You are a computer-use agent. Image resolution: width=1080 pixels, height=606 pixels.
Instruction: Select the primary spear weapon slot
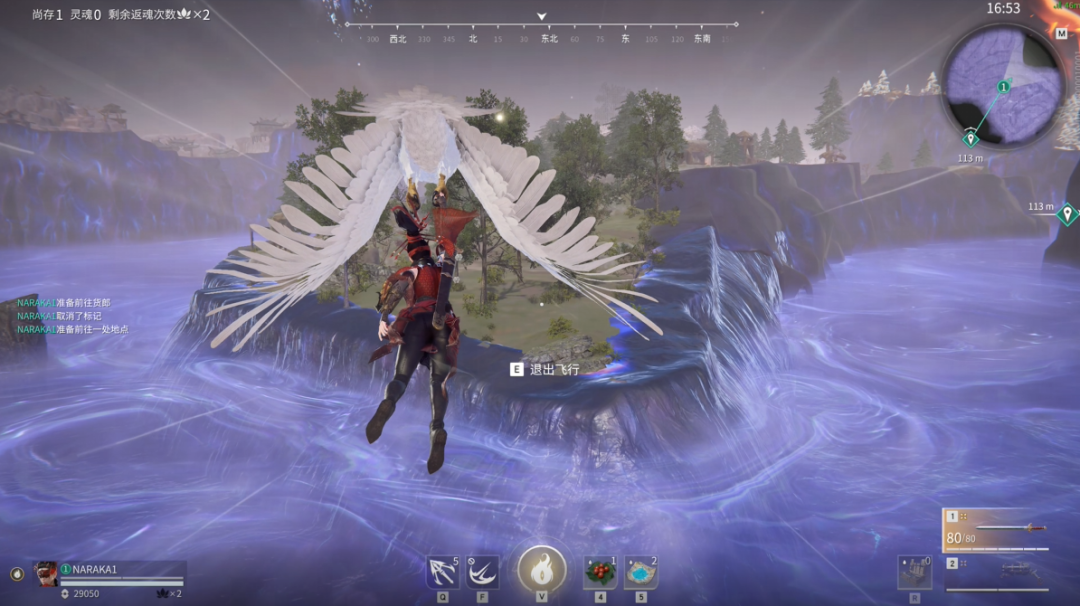pyautogui.click(x=995, y=530)
